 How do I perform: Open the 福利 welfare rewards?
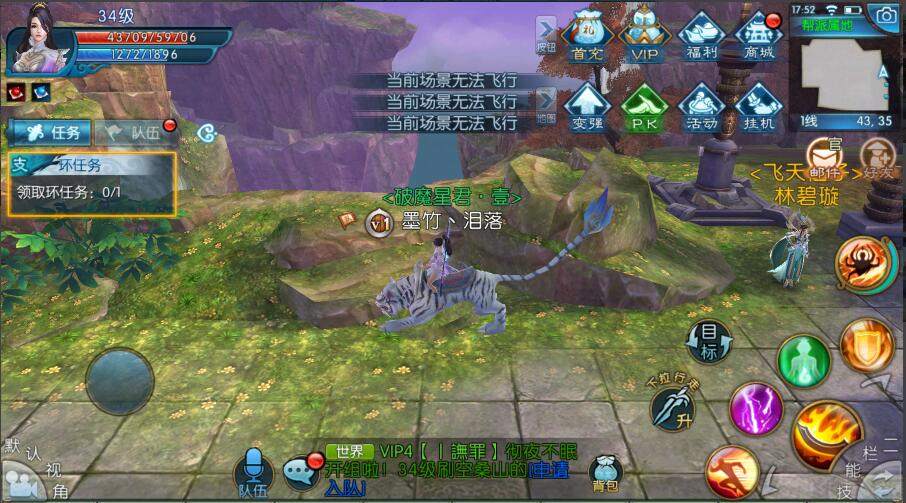click(701, 37)
